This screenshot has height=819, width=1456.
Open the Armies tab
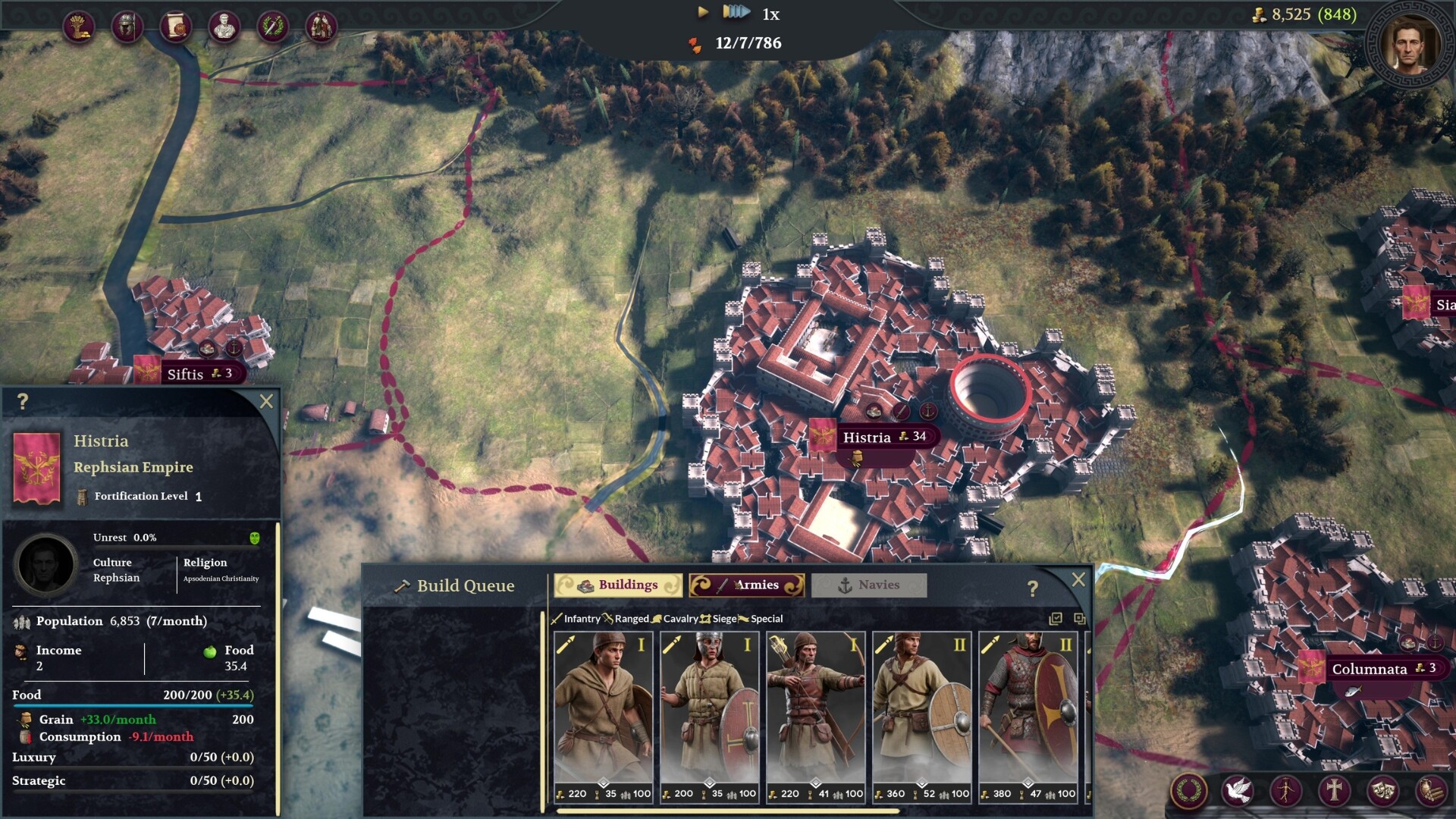(x=747, y=585)
